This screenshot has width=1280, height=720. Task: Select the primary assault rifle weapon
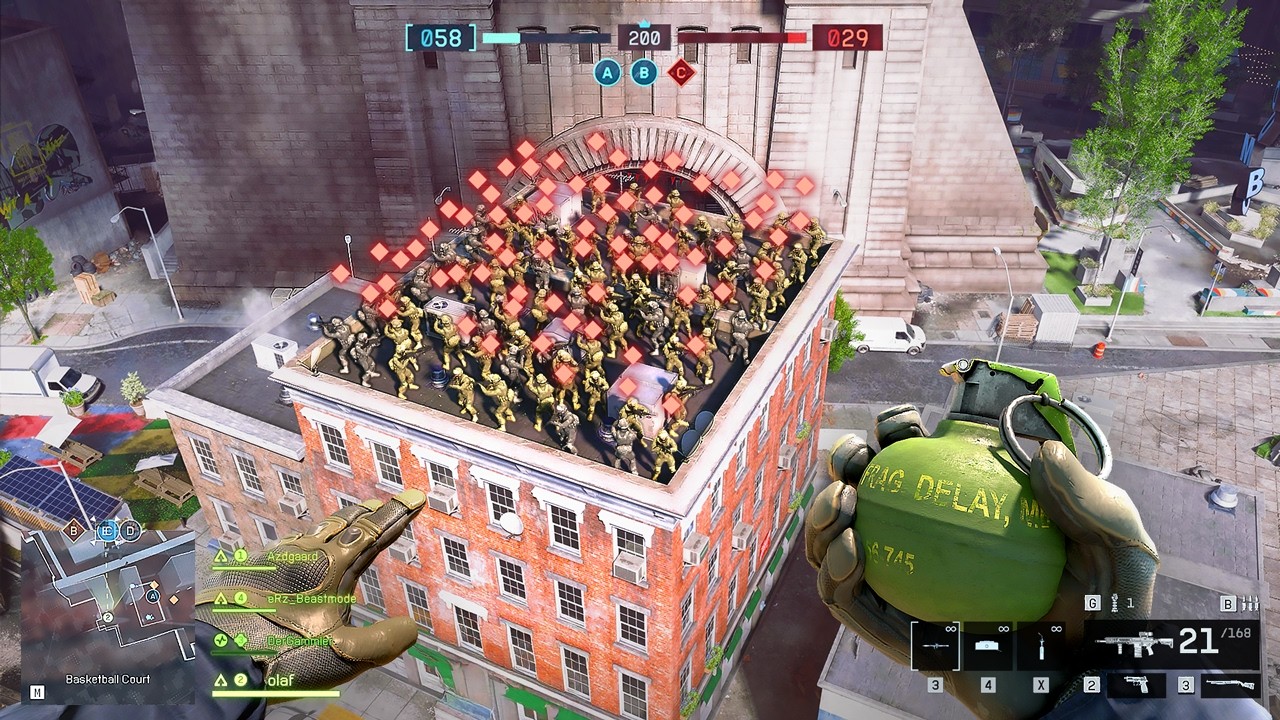click(1170, 643)
